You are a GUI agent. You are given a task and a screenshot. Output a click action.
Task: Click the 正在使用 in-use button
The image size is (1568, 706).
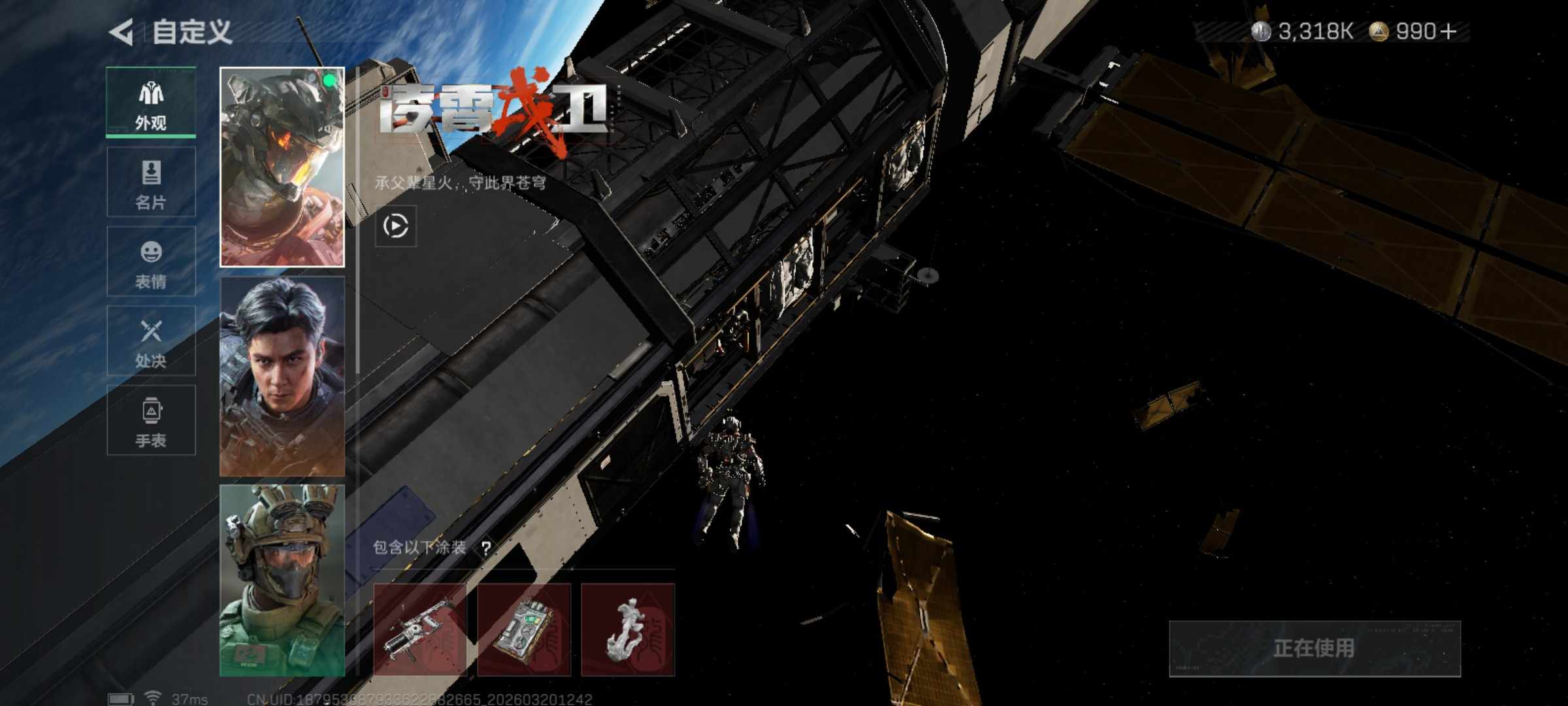point(1314,648)
